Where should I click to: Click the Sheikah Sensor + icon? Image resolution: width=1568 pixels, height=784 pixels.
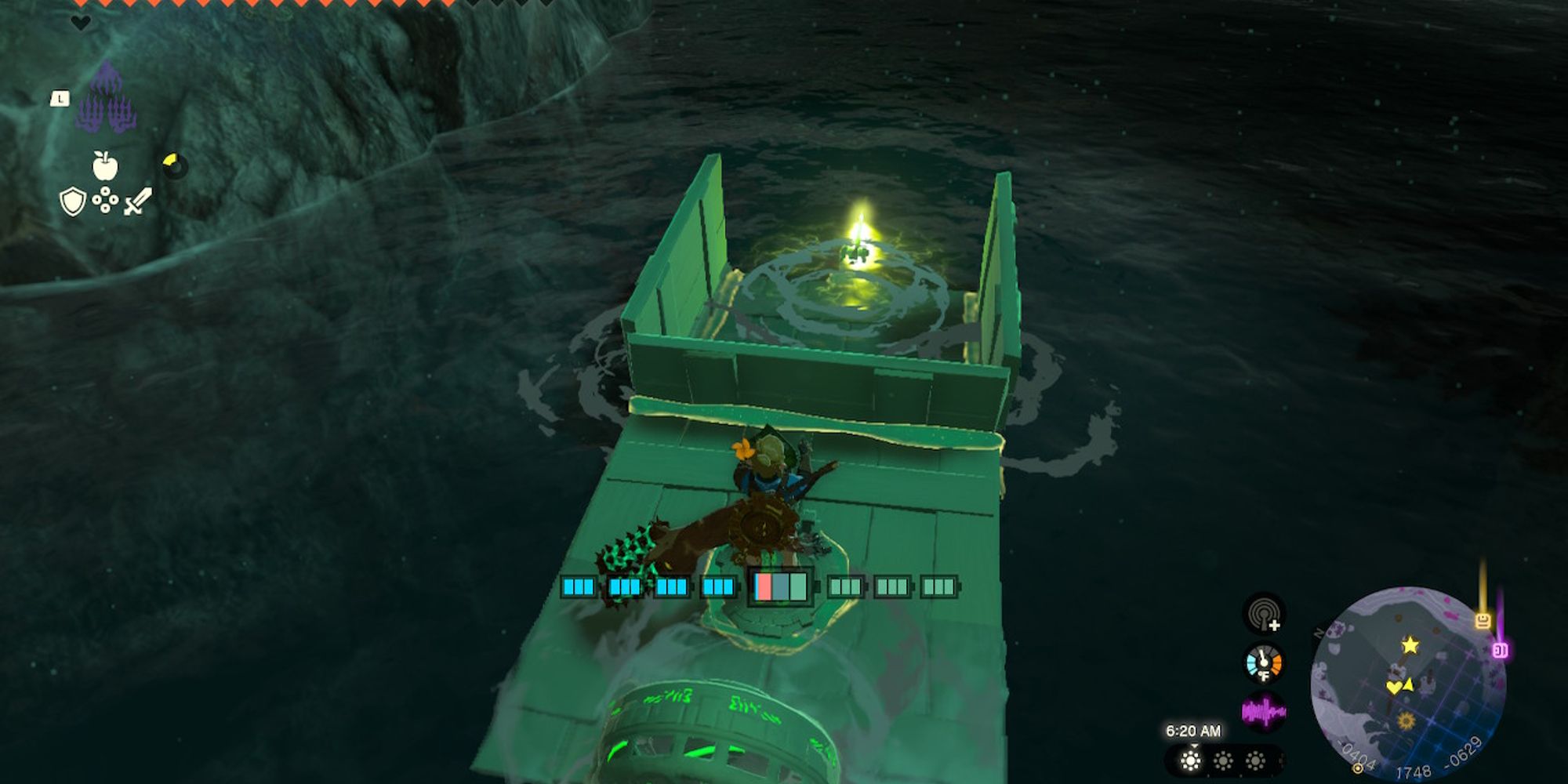coord(1264,616)
